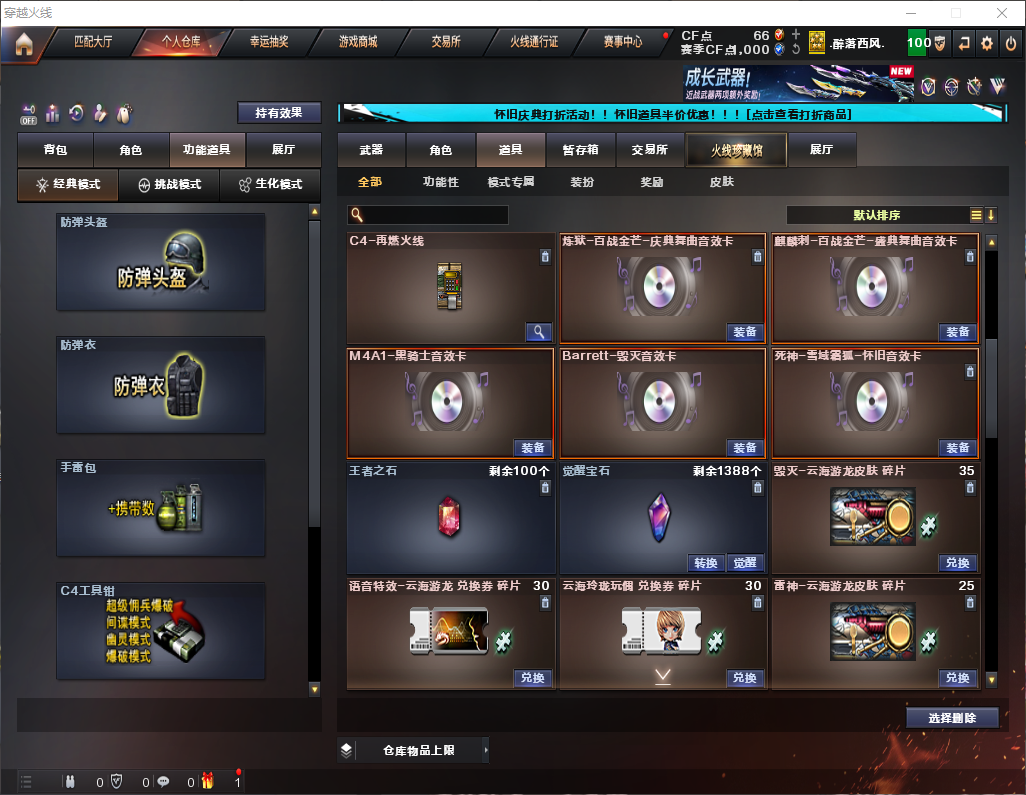Open the 交易所 top menu entry

click(x=446, y=42)
